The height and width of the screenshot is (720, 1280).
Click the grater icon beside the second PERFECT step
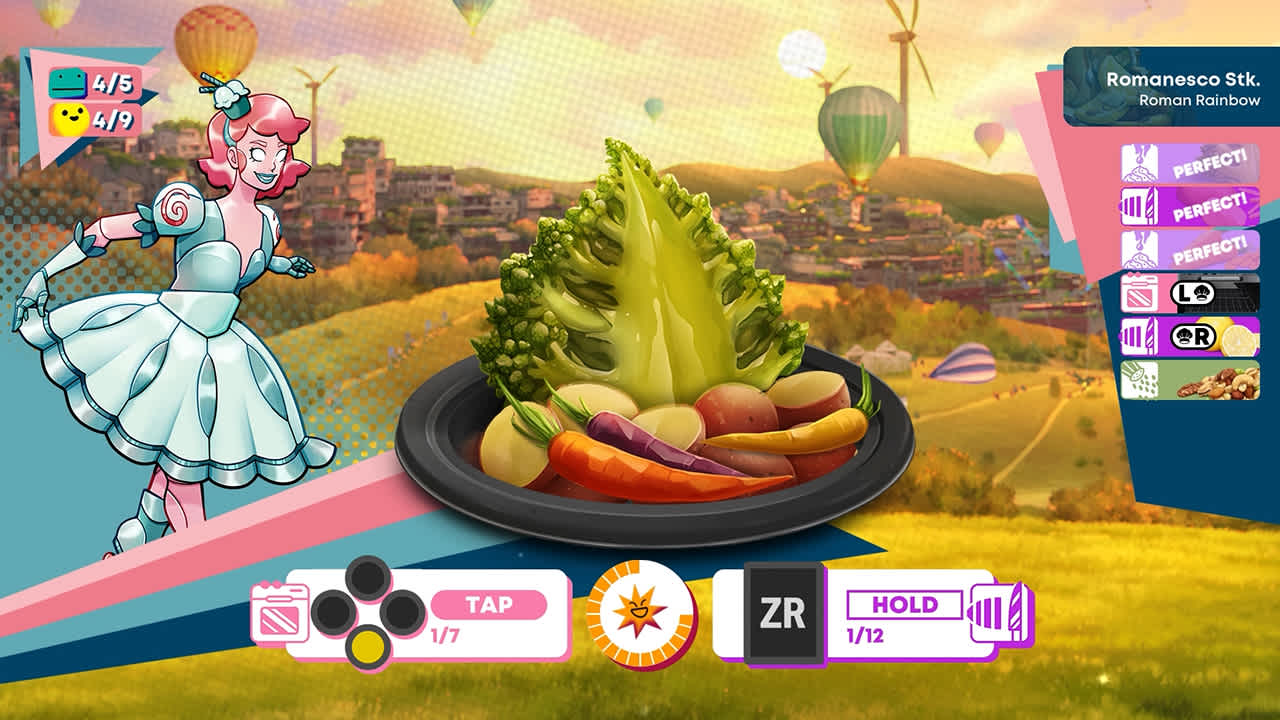point(1140,205)
